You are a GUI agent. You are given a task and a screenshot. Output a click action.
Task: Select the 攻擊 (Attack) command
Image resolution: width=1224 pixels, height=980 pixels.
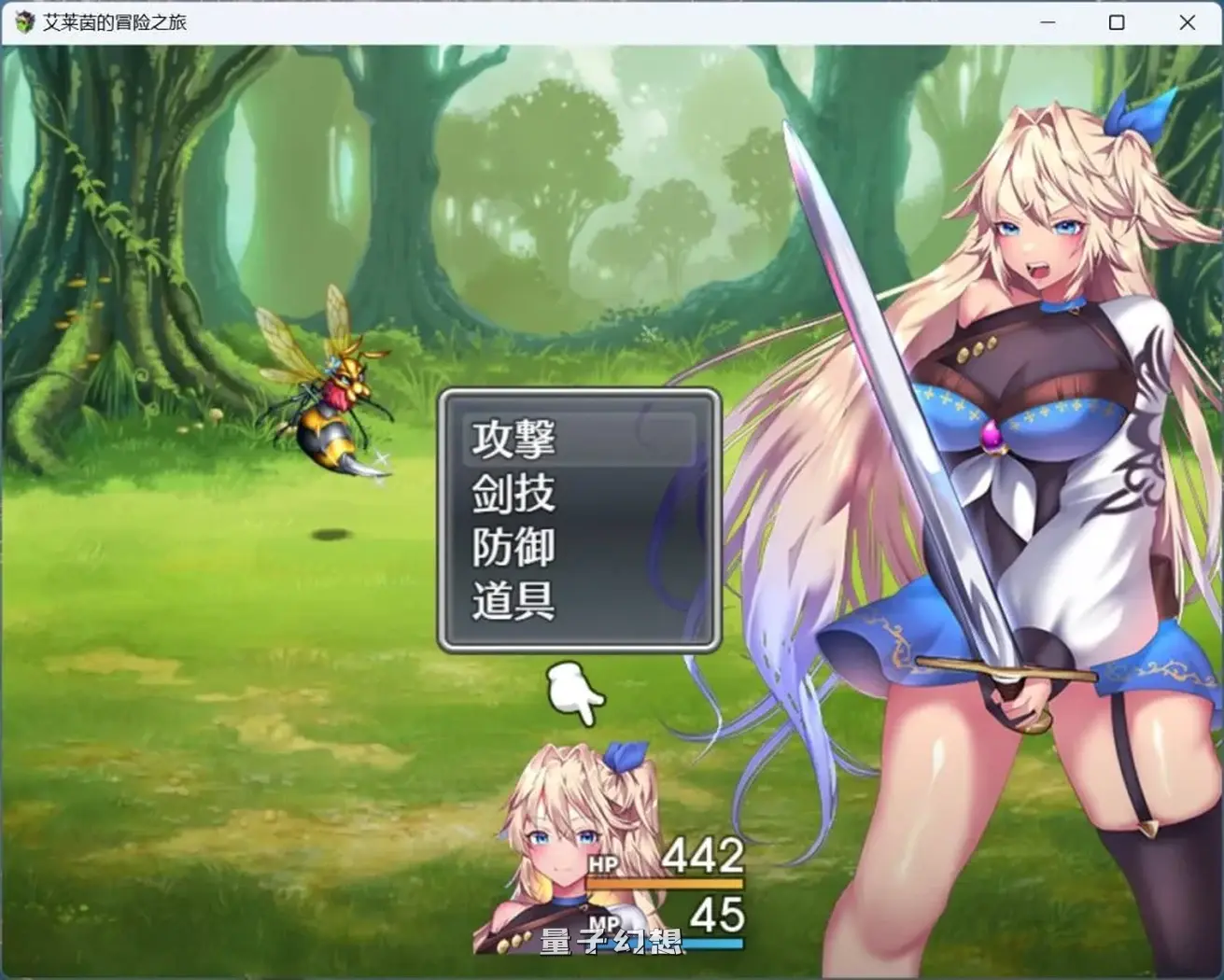point(514,439)
